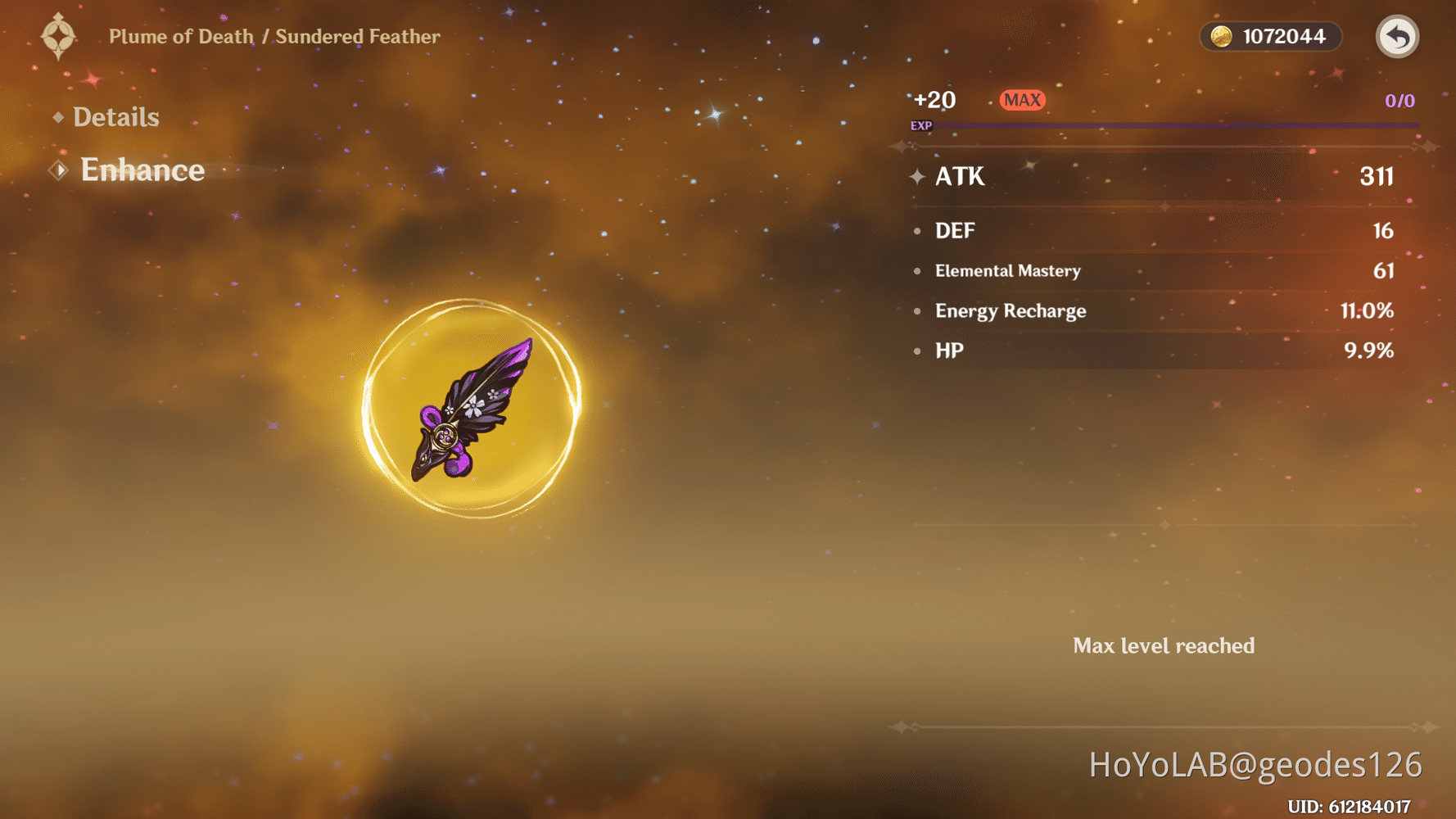Click the back arrow icon top right
Image resolution: width=1456 pixels, height=819 pixels.
pos(1396,36)
